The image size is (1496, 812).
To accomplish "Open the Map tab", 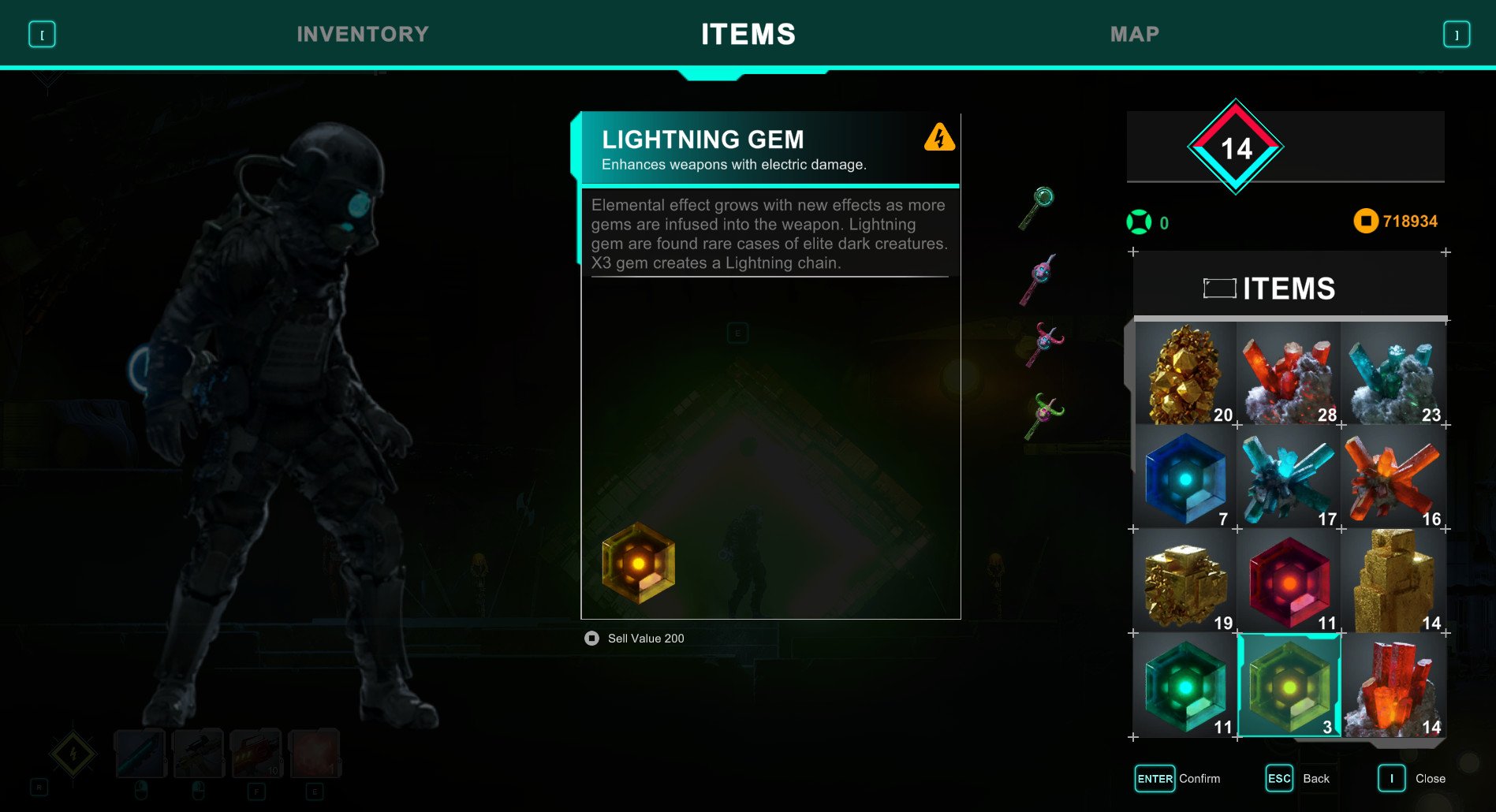I will pos(1134,34).
